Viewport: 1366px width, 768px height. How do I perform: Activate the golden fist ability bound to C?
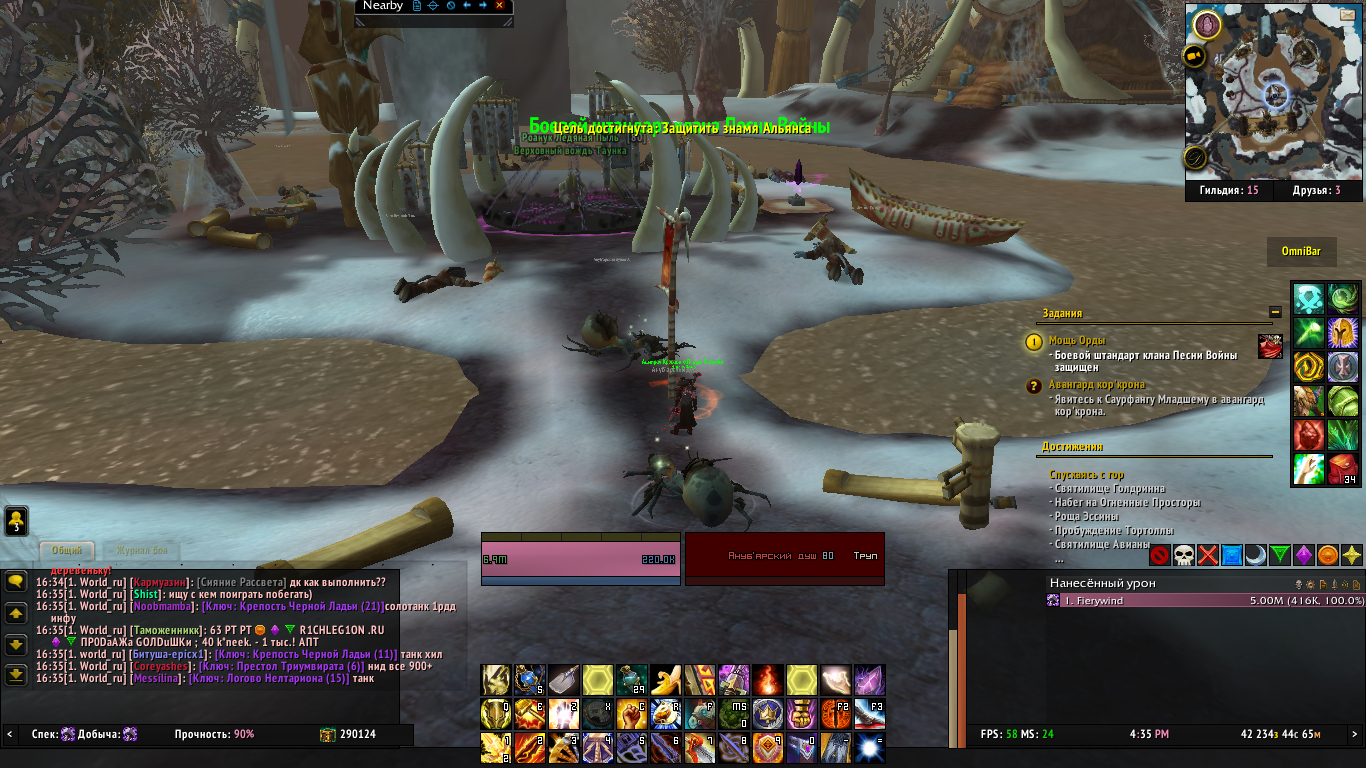632,714
